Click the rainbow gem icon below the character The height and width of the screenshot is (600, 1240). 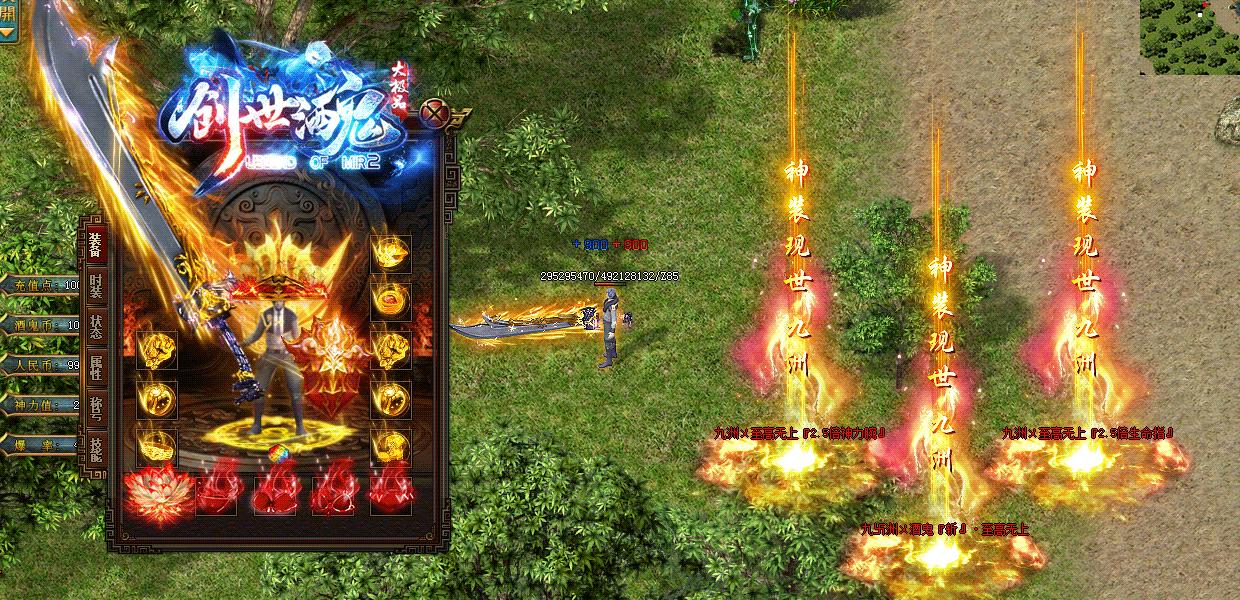pyautogui.click(x=278, y=455)
